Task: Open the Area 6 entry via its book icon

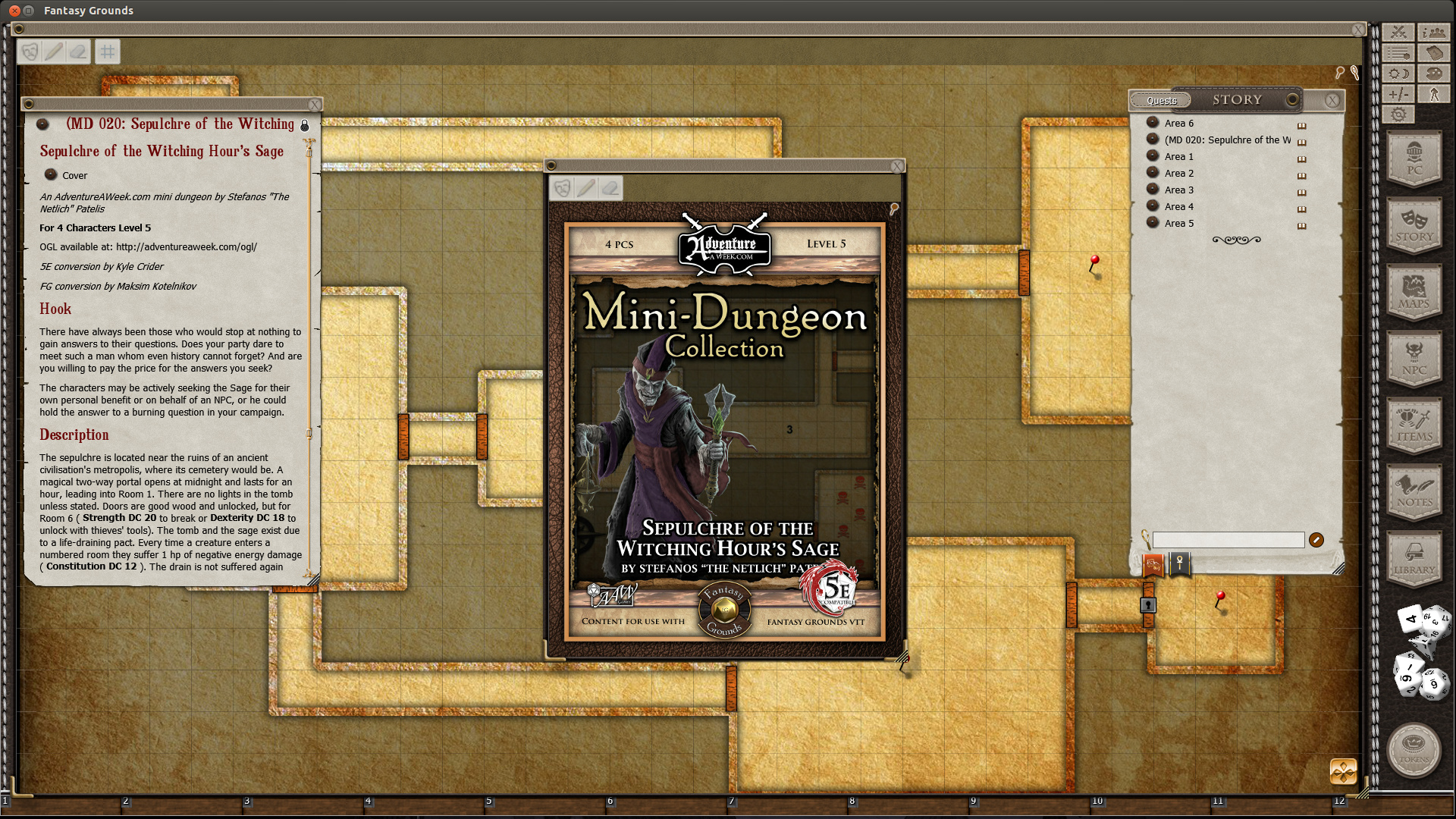Action: (1301, 125)
